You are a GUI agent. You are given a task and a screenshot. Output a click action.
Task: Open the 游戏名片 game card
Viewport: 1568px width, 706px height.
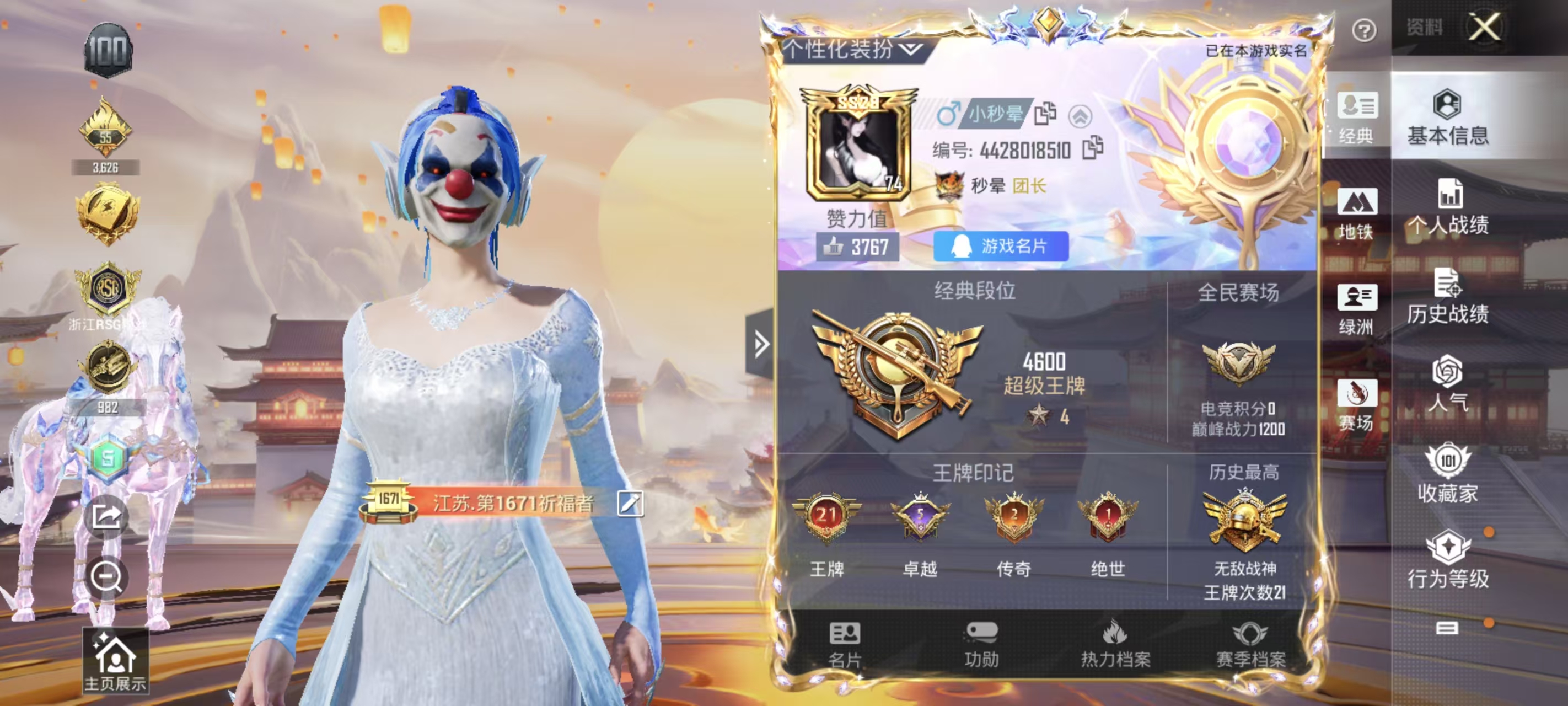pyautogui.click(x=1001, y=246)
